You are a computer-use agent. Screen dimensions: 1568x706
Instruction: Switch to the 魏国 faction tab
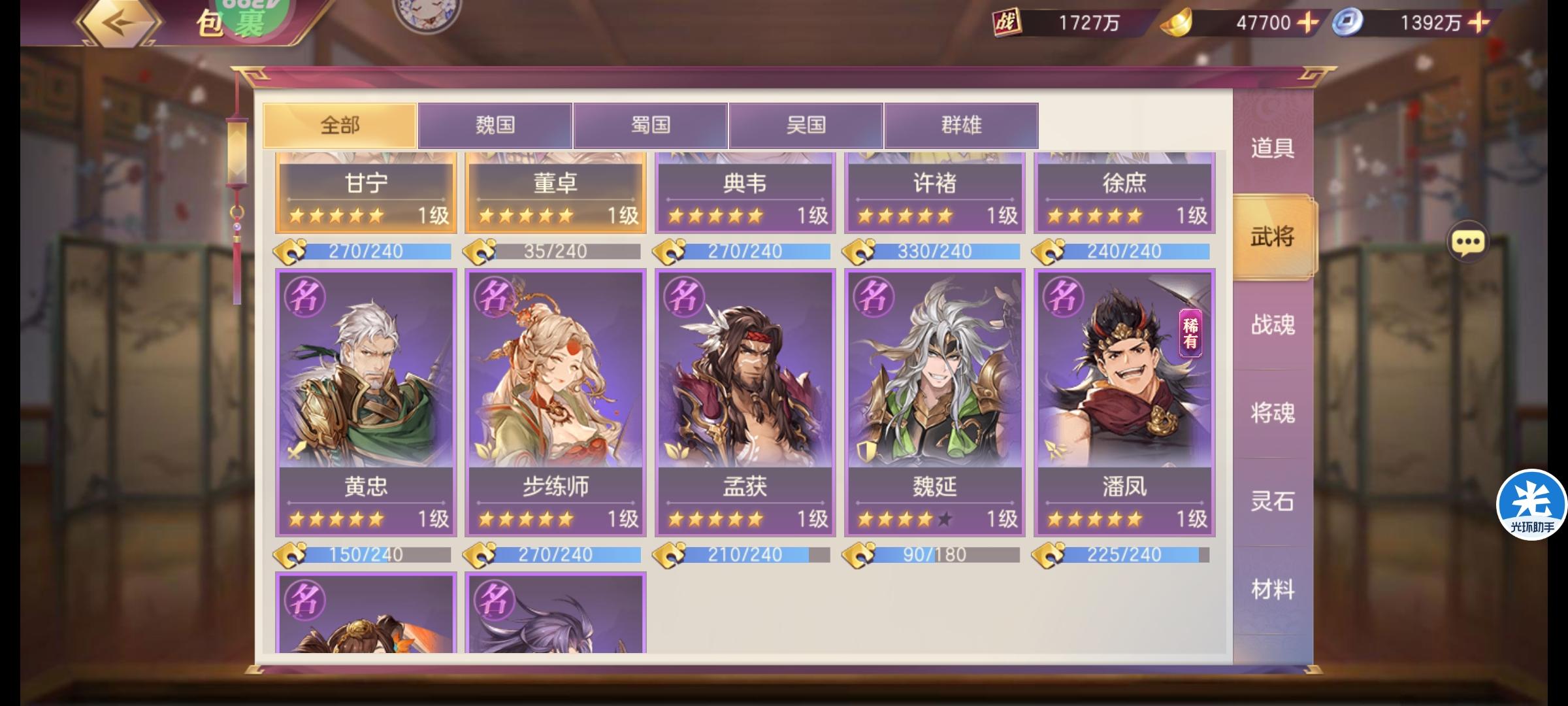point(496,125)
